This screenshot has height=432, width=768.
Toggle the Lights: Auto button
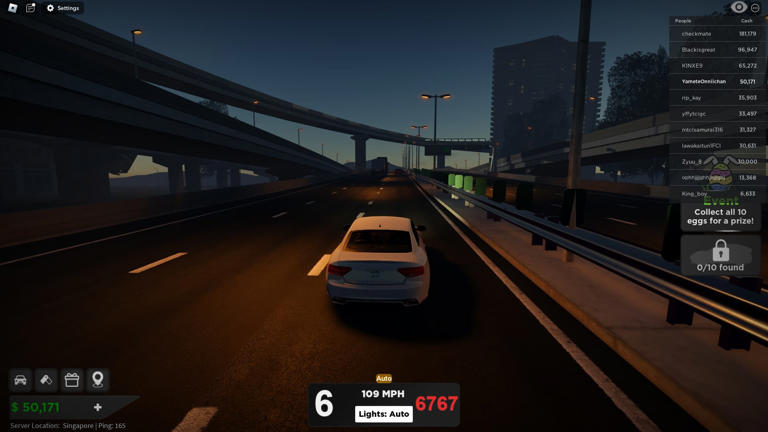[384, 414]
